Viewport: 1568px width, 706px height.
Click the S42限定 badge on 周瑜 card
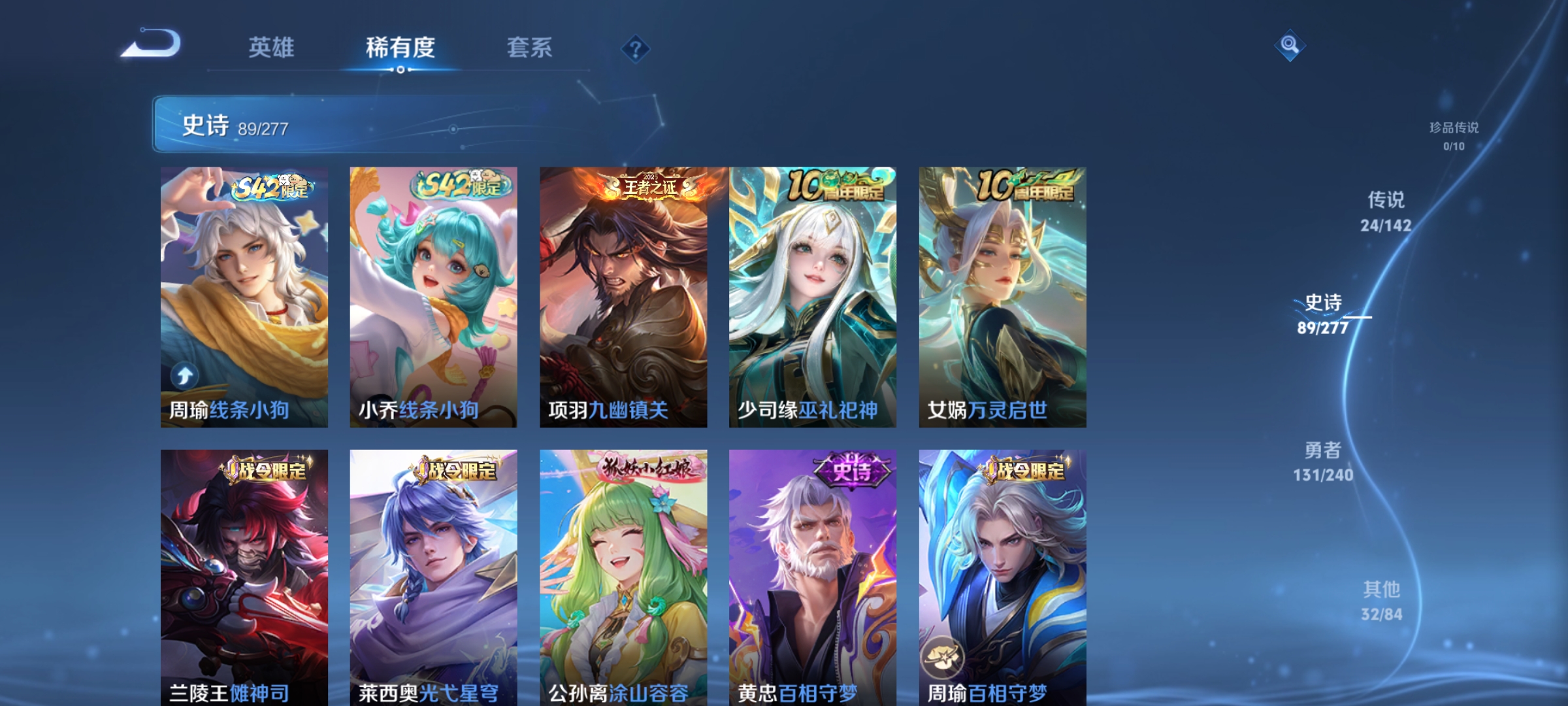click(272, 186)
